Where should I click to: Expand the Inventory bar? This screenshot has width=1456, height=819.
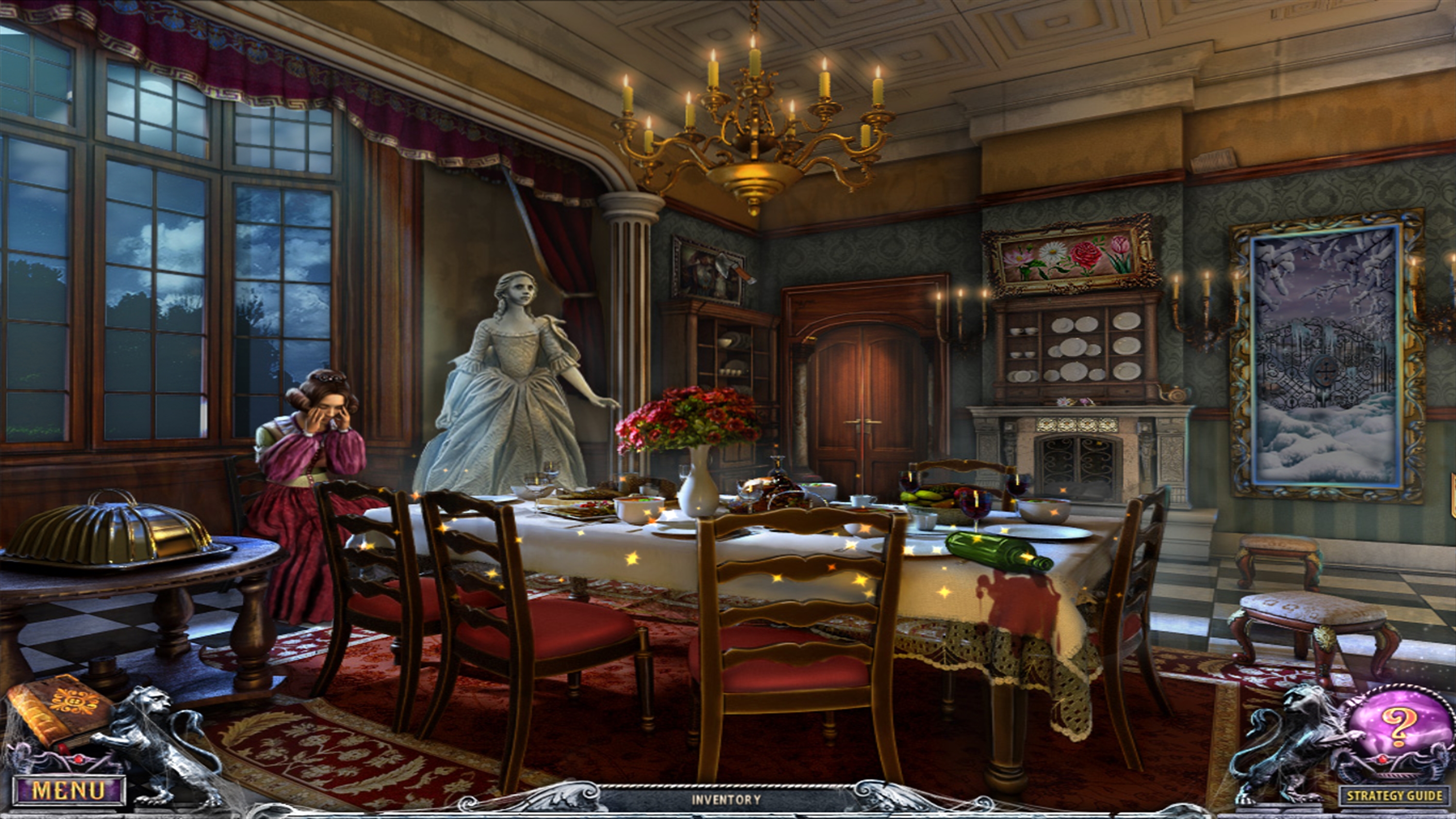(727, 800)
